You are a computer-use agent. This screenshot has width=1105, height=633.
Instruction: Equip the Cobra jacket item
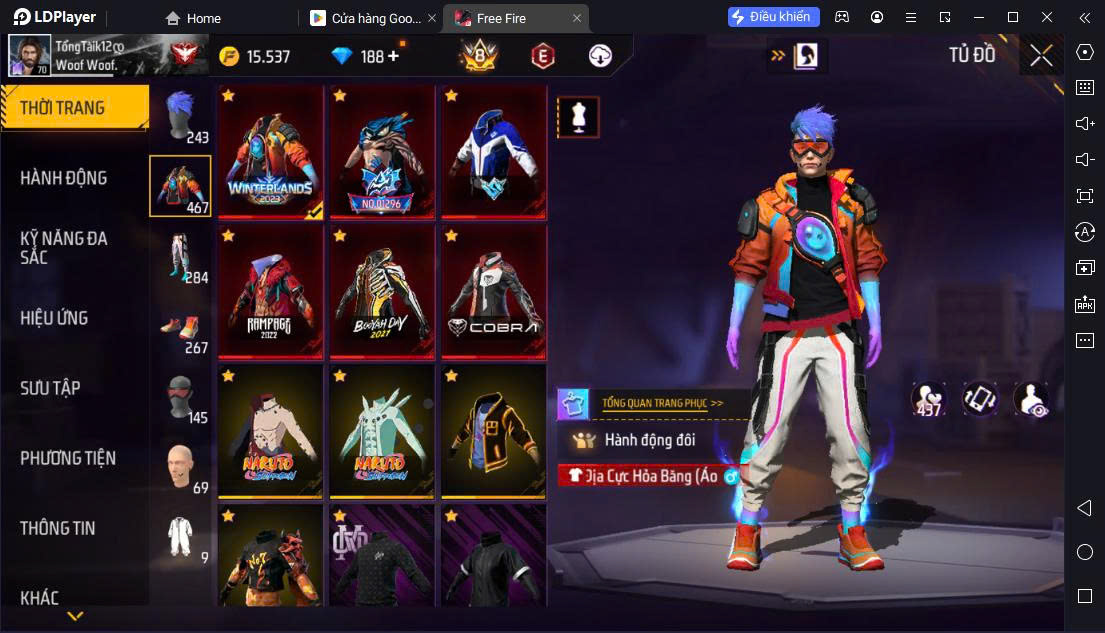tap(494, 291)
